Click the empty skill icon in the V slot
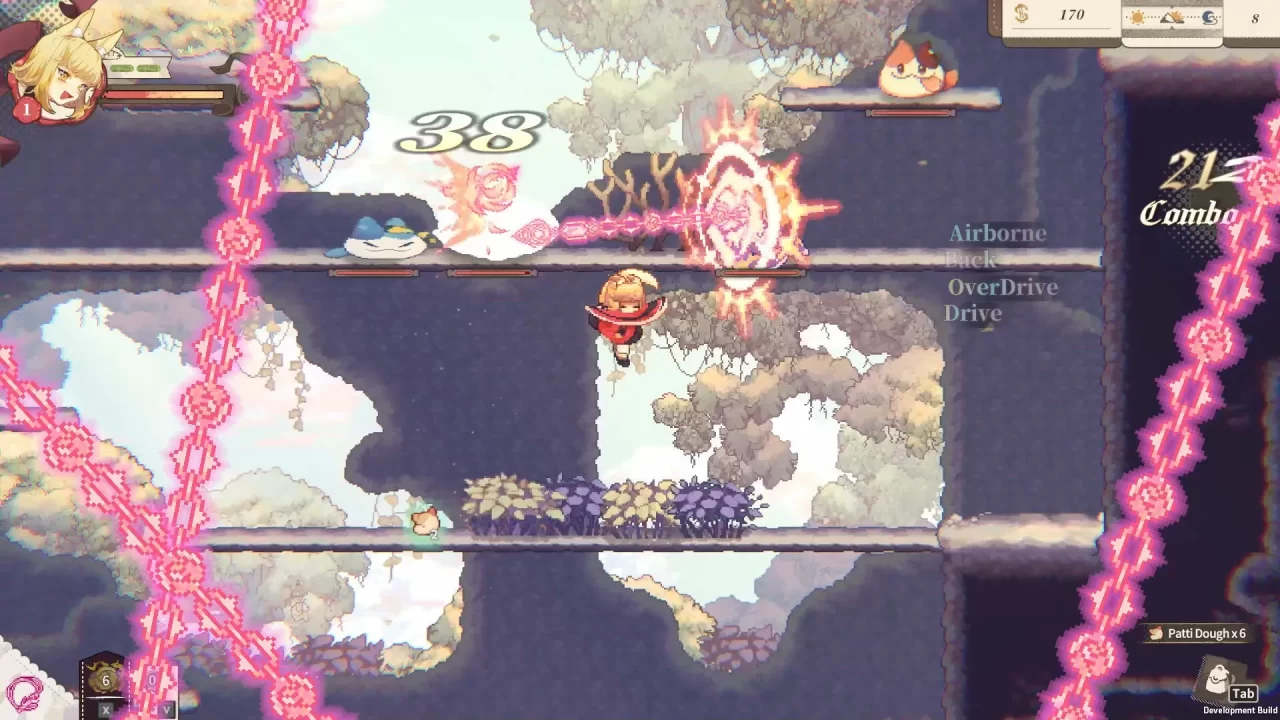This screenshot has width=1280, height=720. tap(152, 680)
